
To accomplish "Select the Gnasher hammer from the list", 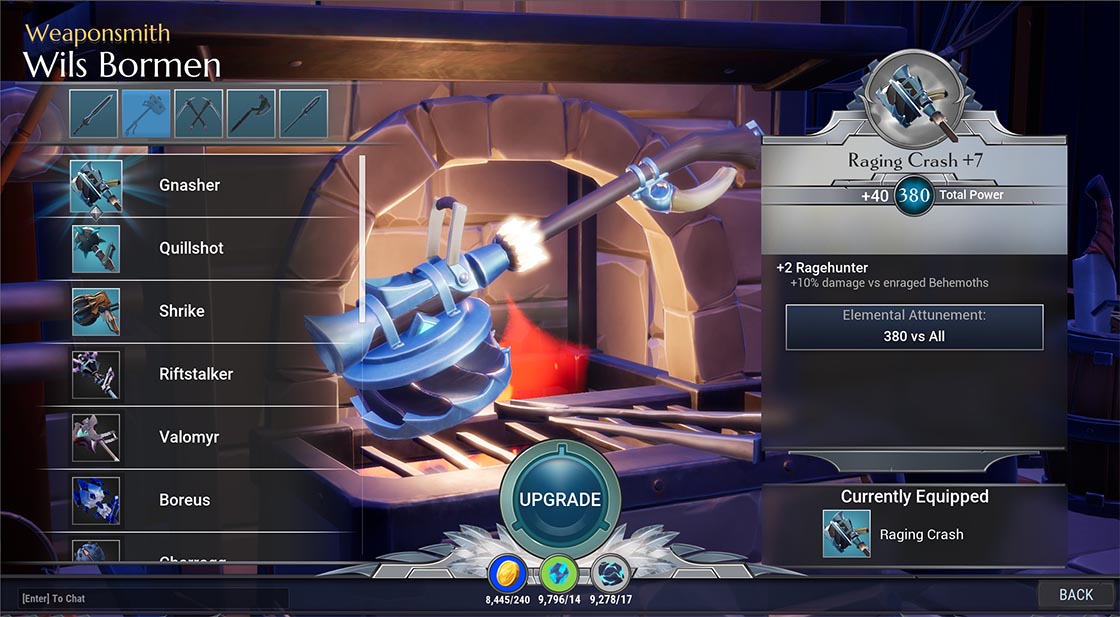I will tap(190, 185).
